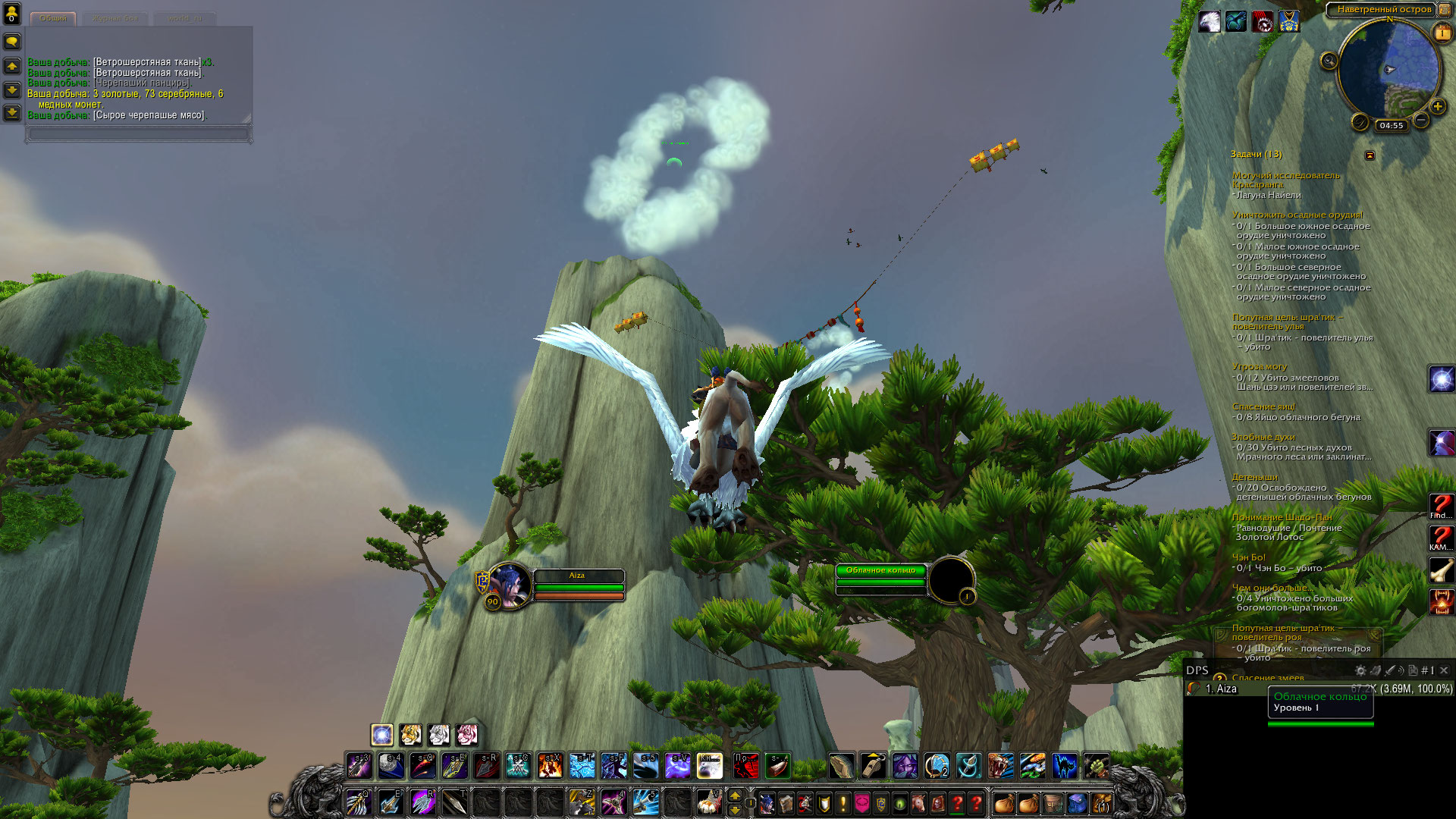Select the Чэн Бо! quest in tracker
This screenshot has height=819, width=1456.
click(x=1248, y=557)
